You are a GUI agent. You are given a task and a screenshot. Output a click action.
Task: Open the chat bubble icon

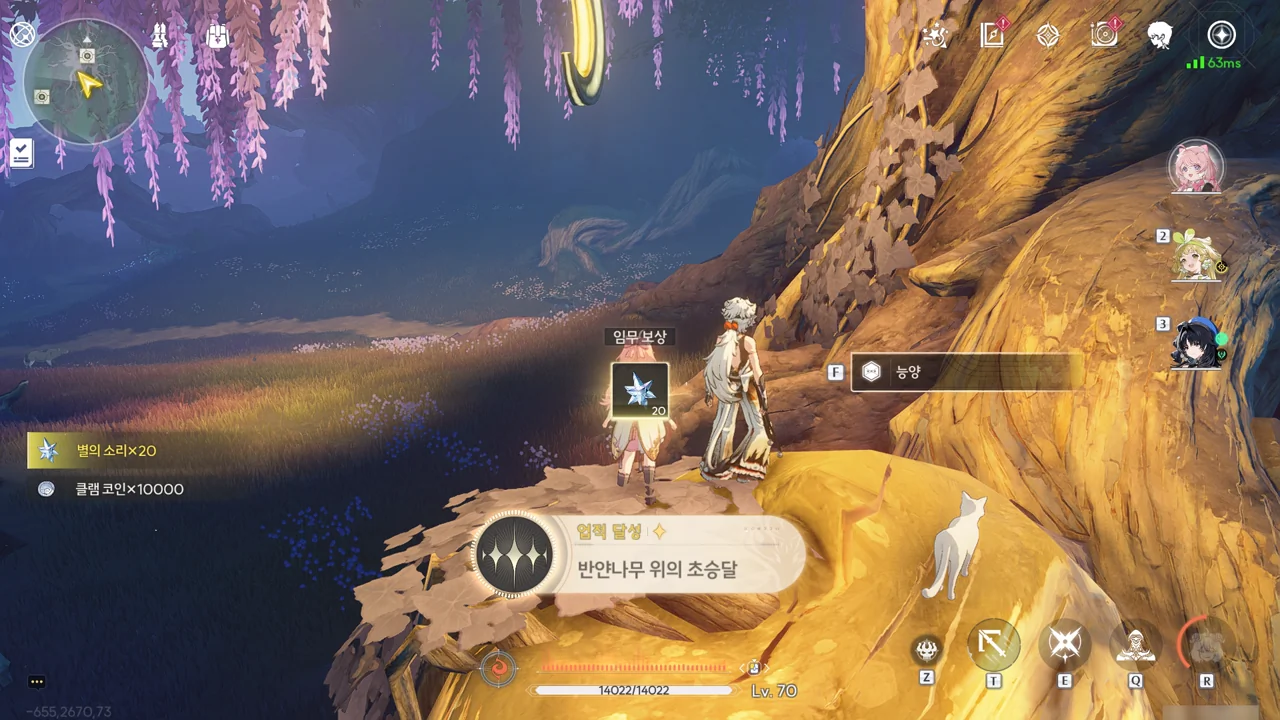(x=37, y=682)
